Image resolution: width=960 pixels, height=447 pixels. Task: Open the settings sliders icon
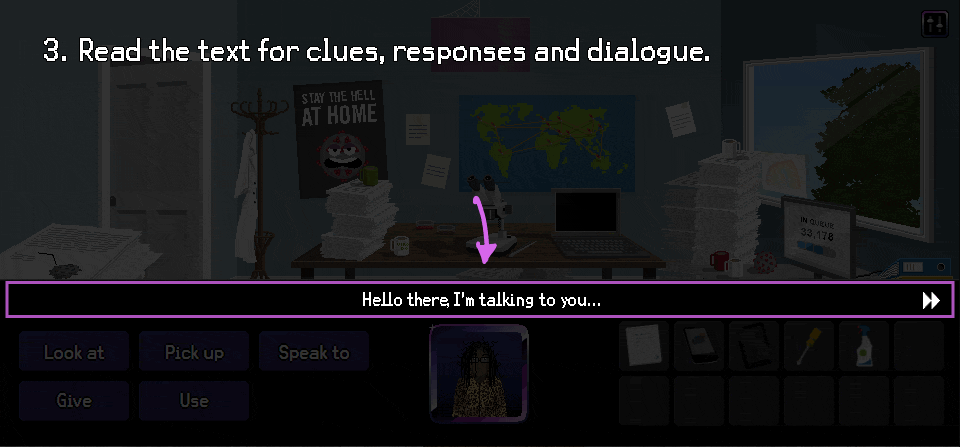[934, 25]
